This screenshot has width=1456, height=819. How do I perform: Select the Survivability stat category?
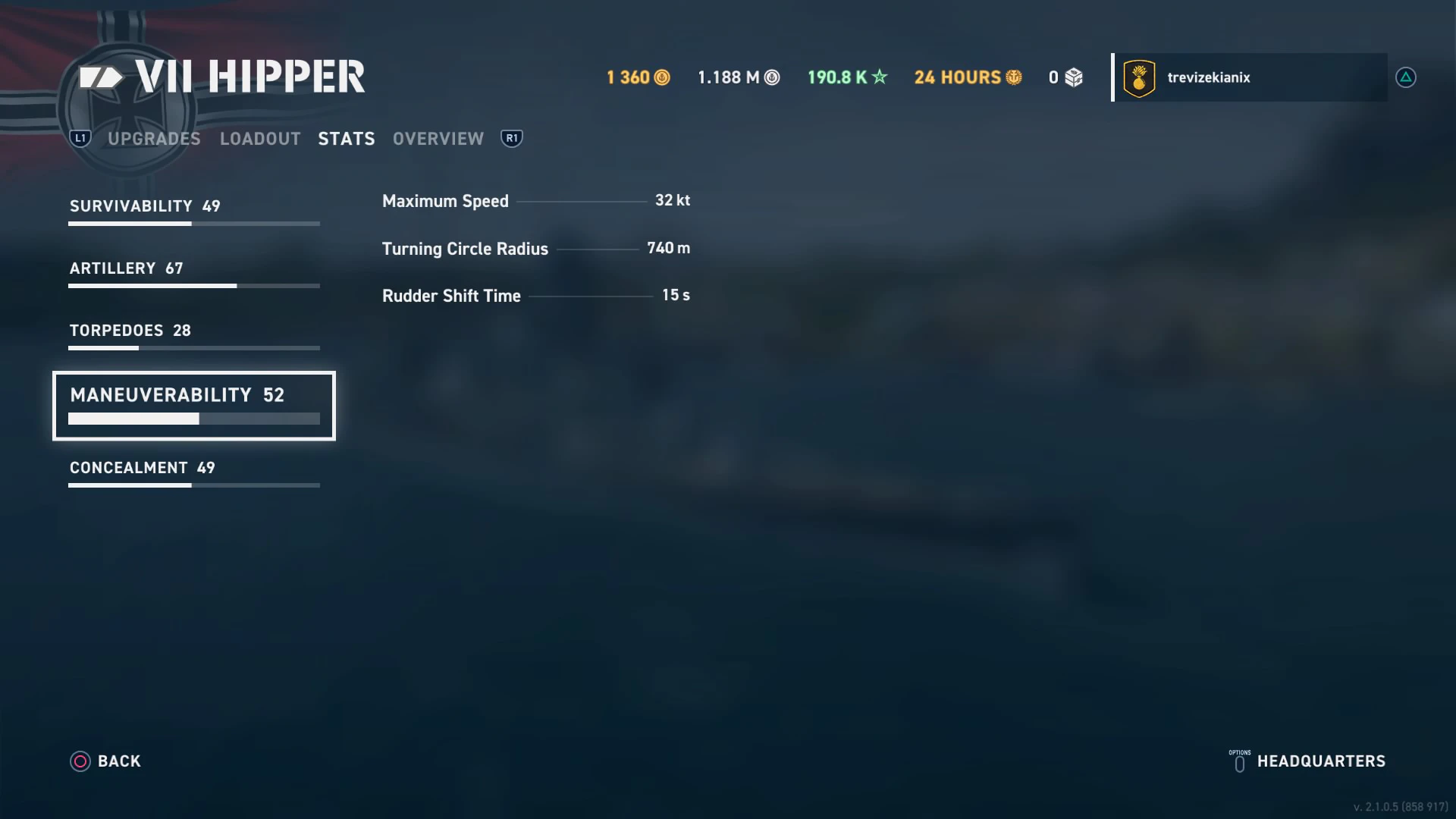click(193, 211)
